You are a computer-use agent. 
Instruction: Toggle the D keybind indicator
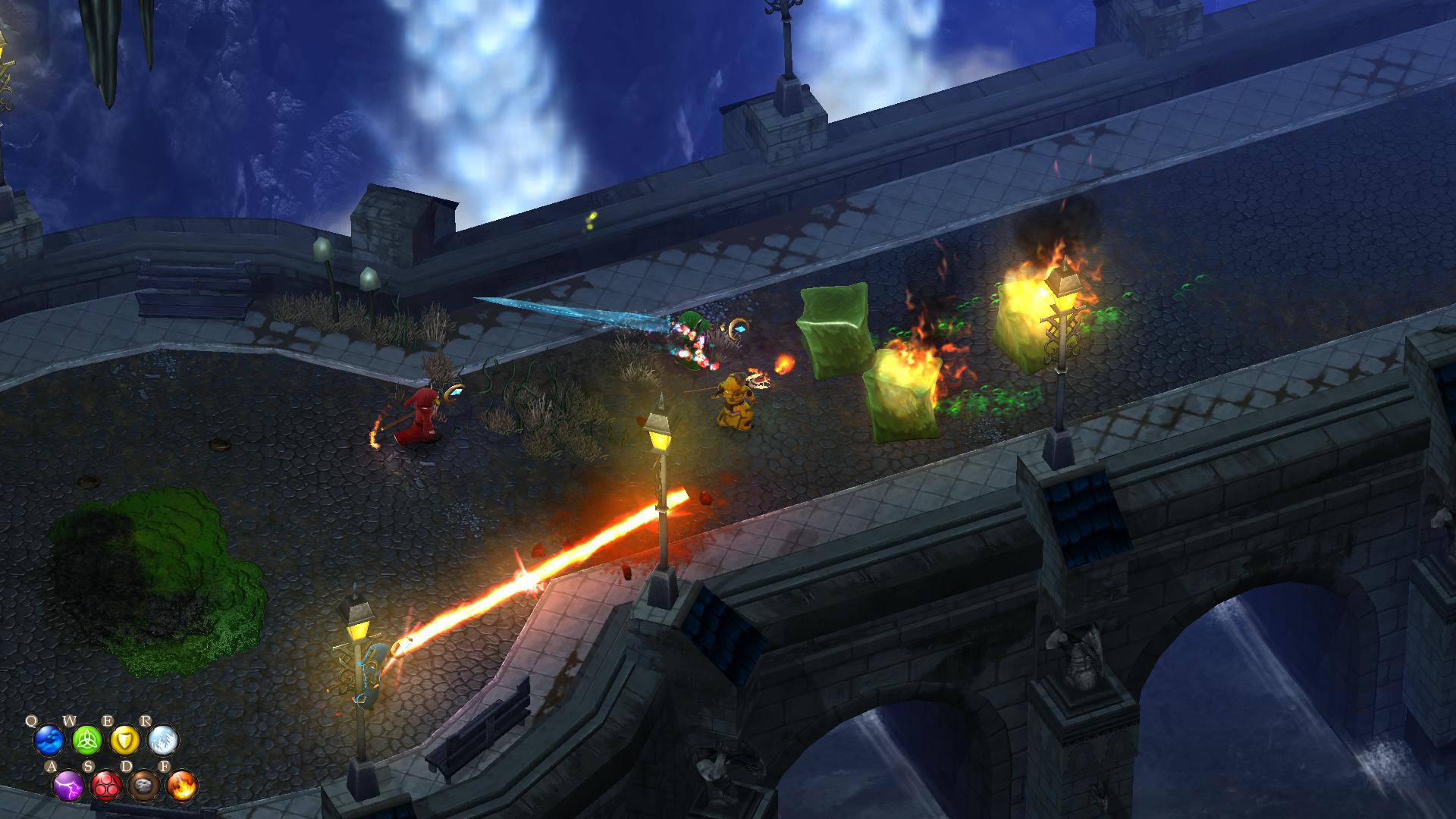(127, 766)
